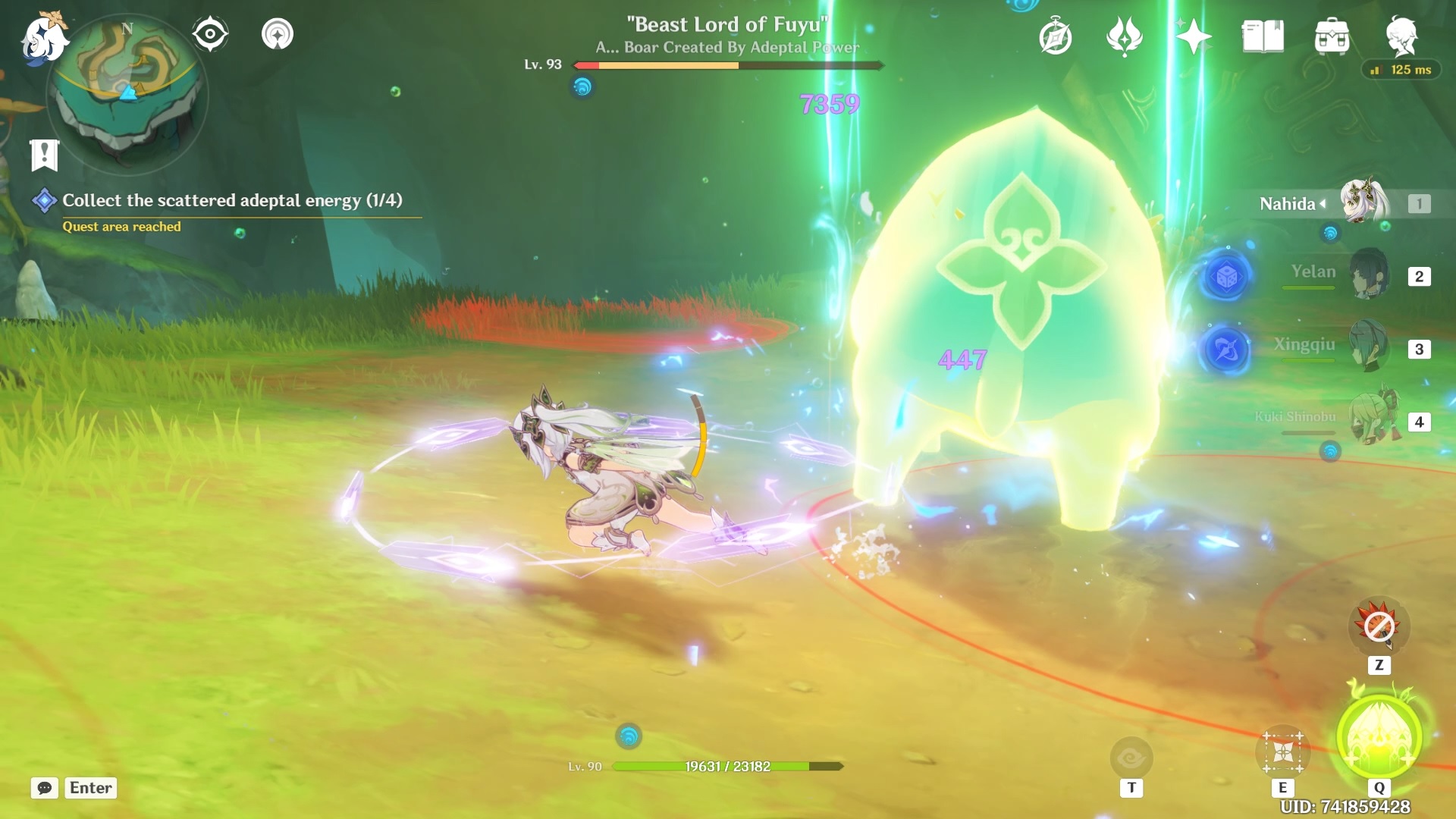The image size is (1456, 819).
Task: Open the flame-shaped battle pass icon
Action: pyautogui.click(x=1124, y=36)
